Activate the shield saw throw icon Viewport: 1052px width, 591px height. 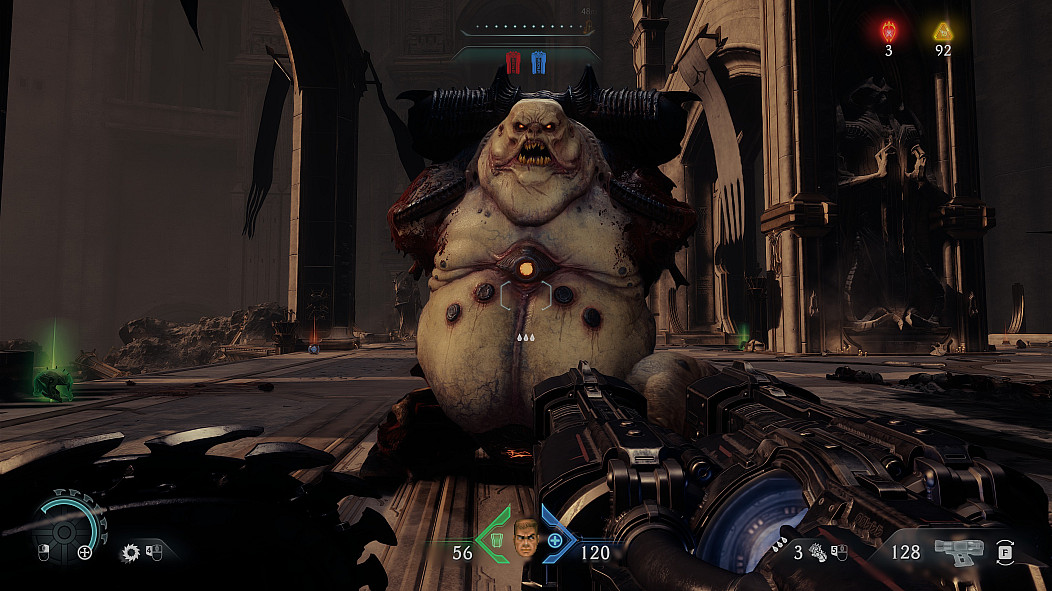tap(130, 551)
